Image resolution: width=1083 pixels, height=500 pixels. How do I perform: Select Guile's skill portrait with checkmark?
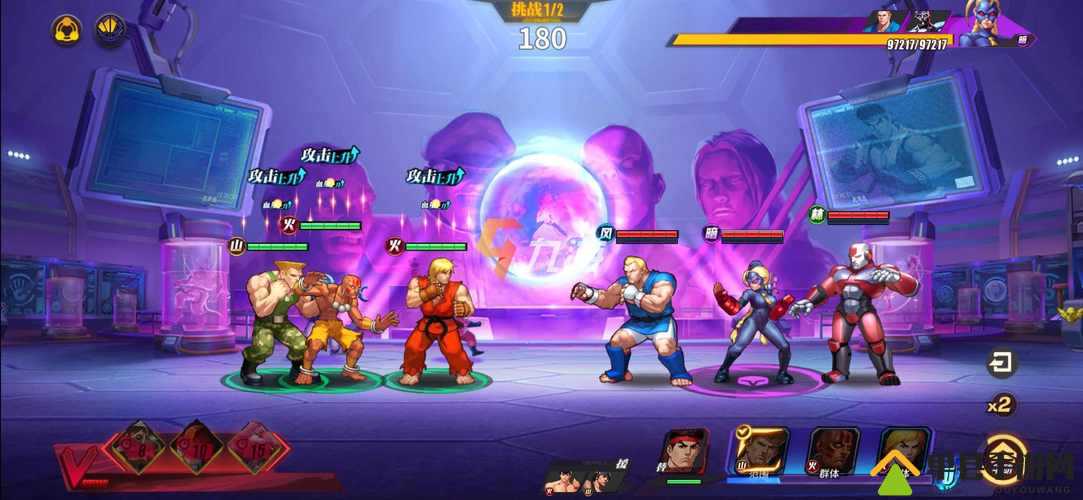pyautogui.click(x=762, y=450)
